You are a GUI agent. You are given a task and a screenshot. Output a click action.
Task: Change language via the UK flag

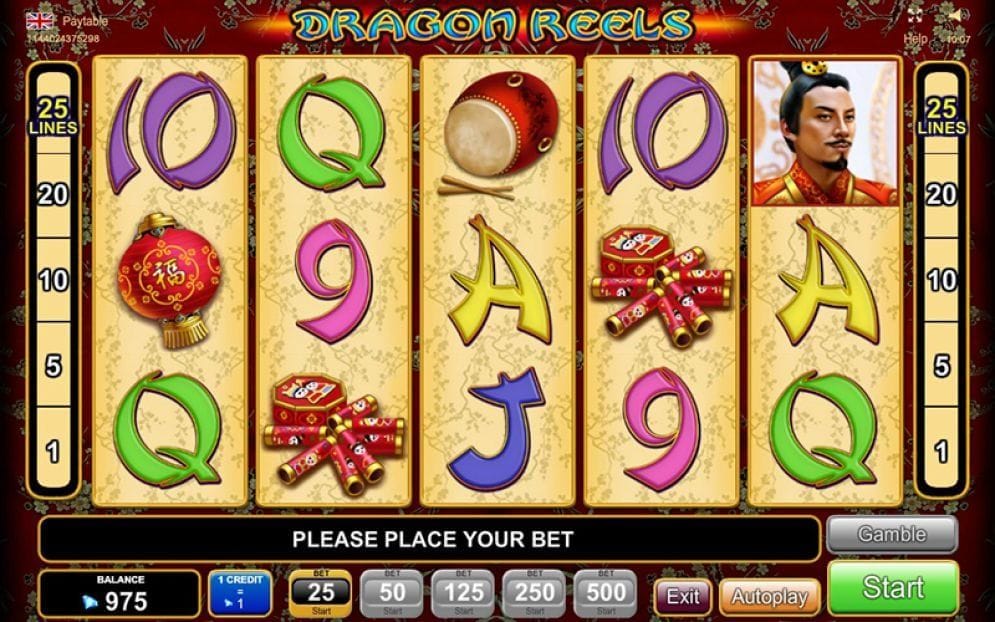tap(40, 20)
